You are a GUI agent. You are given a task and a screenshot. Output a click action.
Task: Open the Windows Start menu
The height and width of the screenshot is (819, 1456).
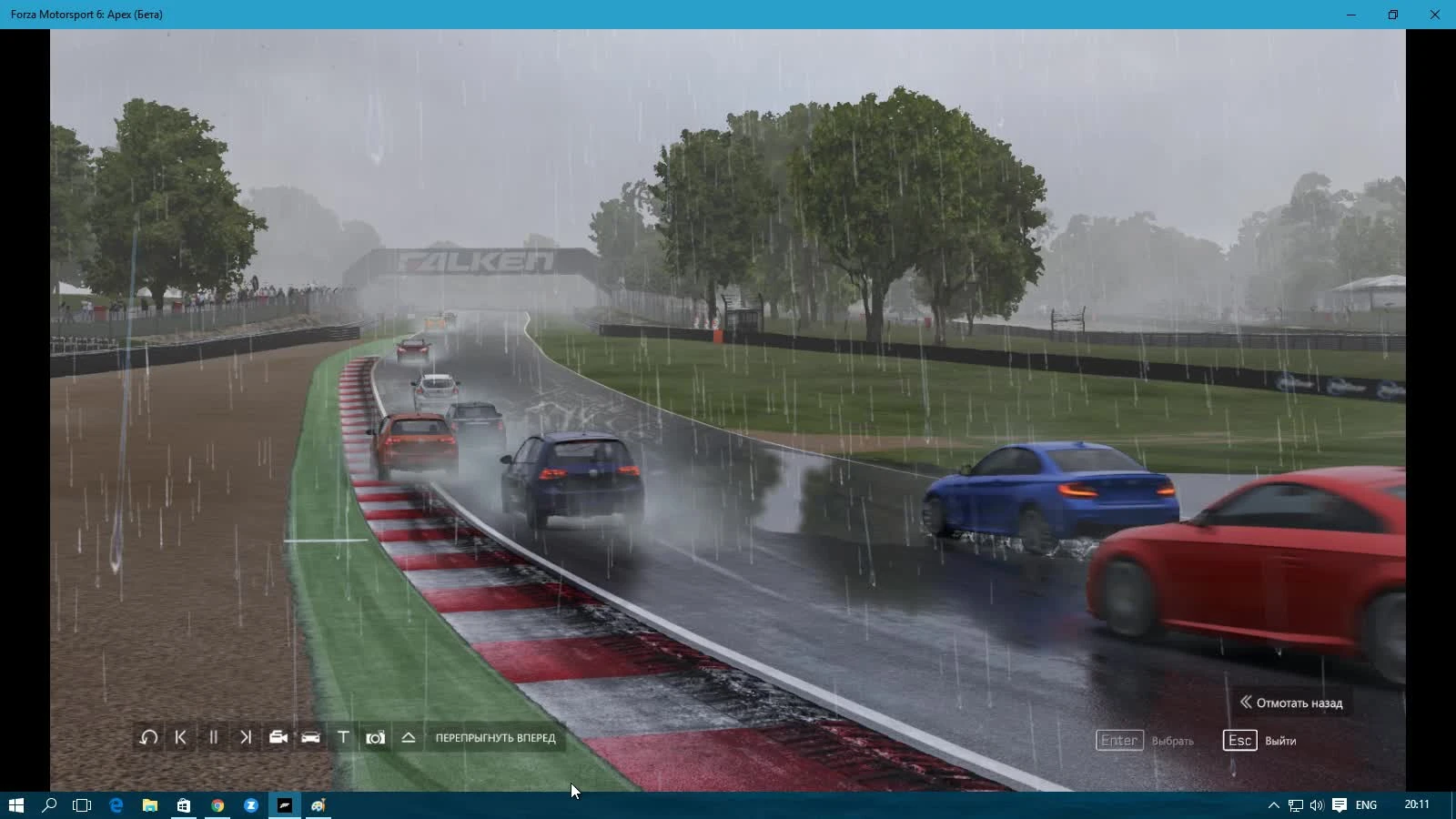pos(17,804)
